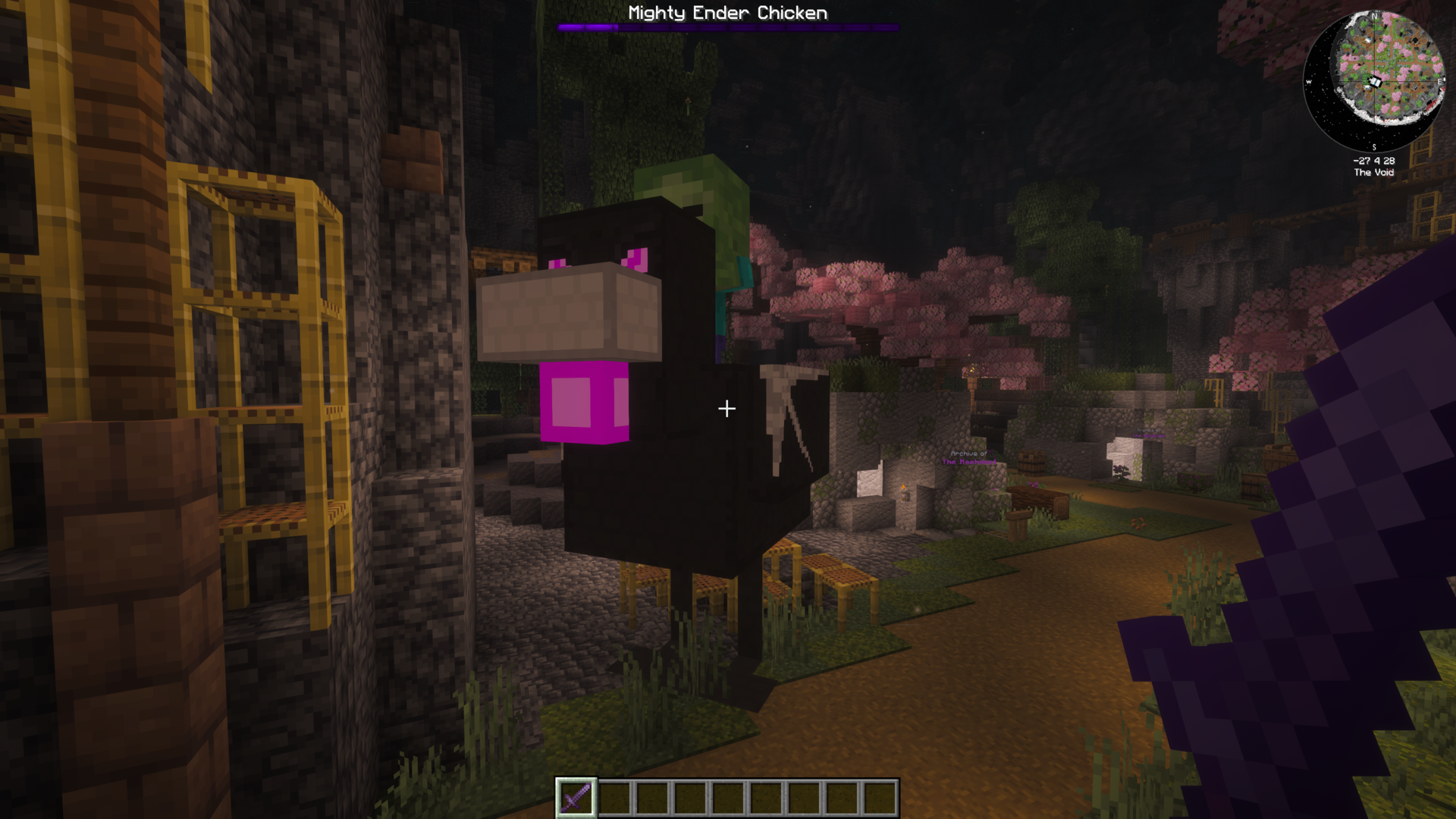Click the east marker on the minimap compass

pyautogui.click(x=1440, y=81)
